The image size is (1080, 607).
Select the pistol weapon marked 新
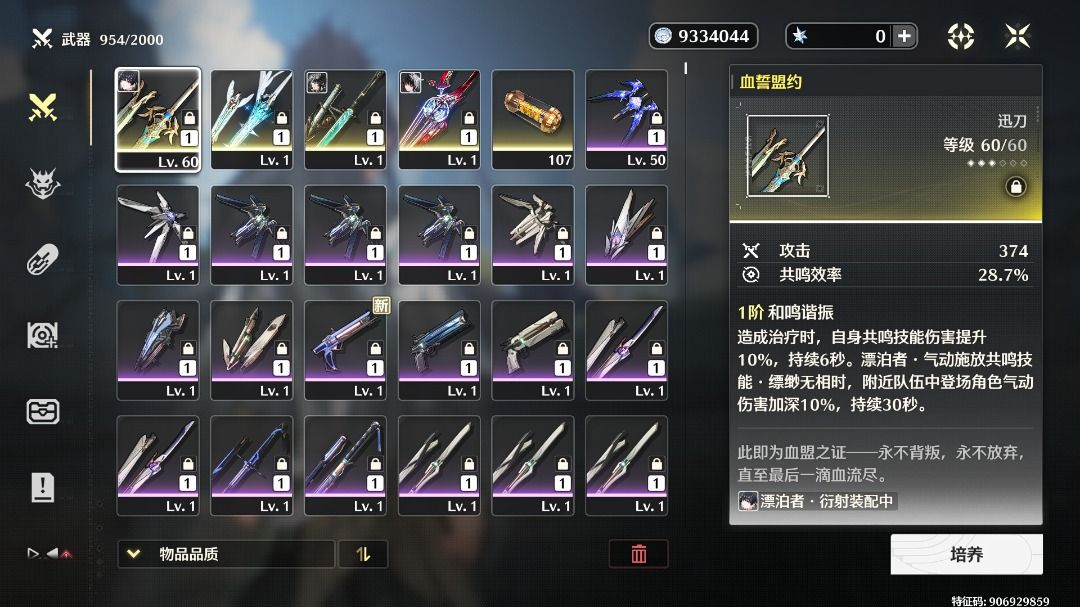pos(346,351)
